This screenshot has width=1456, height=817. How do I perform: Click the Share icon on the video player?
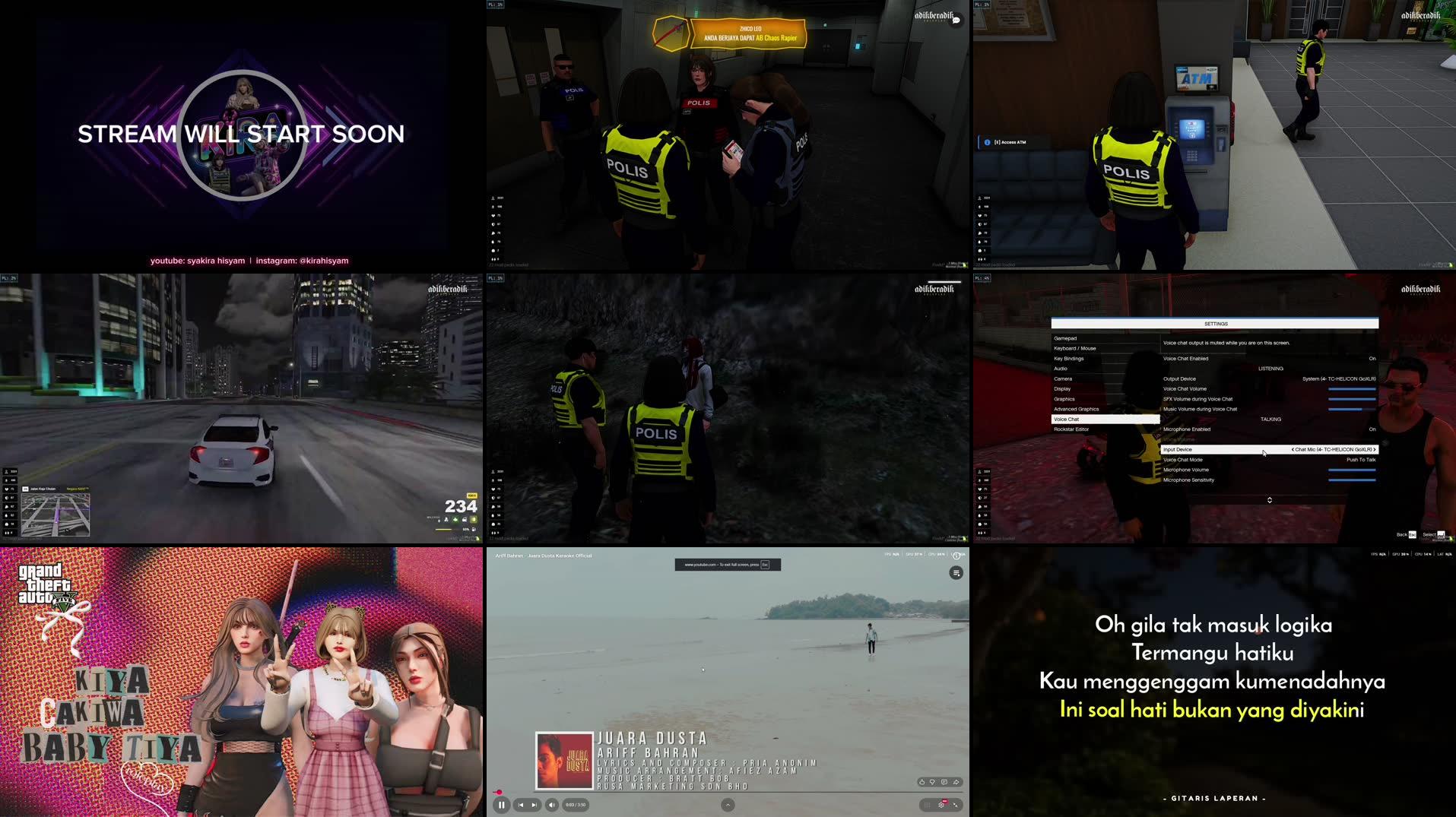pos(956,782)
